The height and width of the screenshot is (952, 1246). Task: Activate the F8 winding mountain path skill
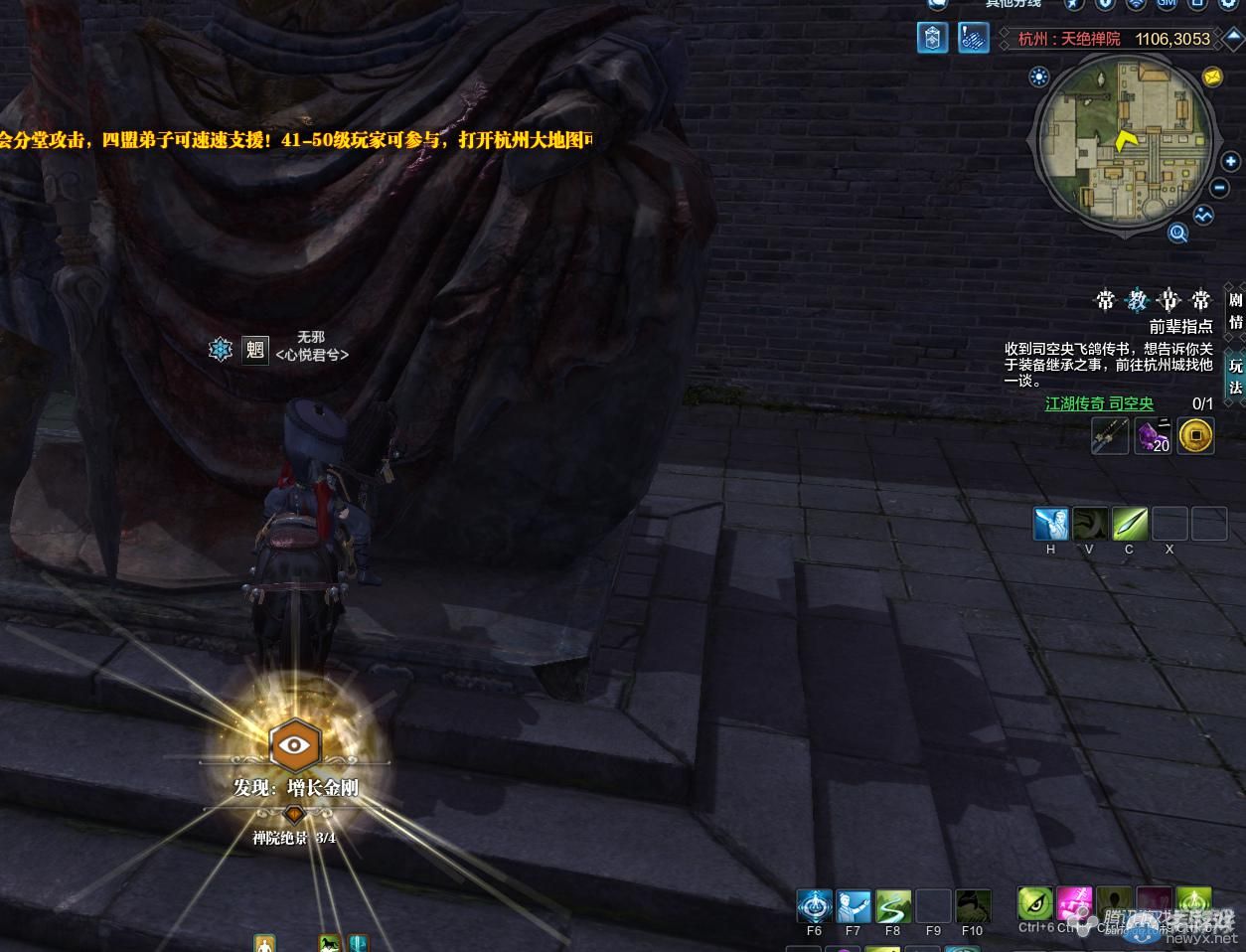[893, 906]
